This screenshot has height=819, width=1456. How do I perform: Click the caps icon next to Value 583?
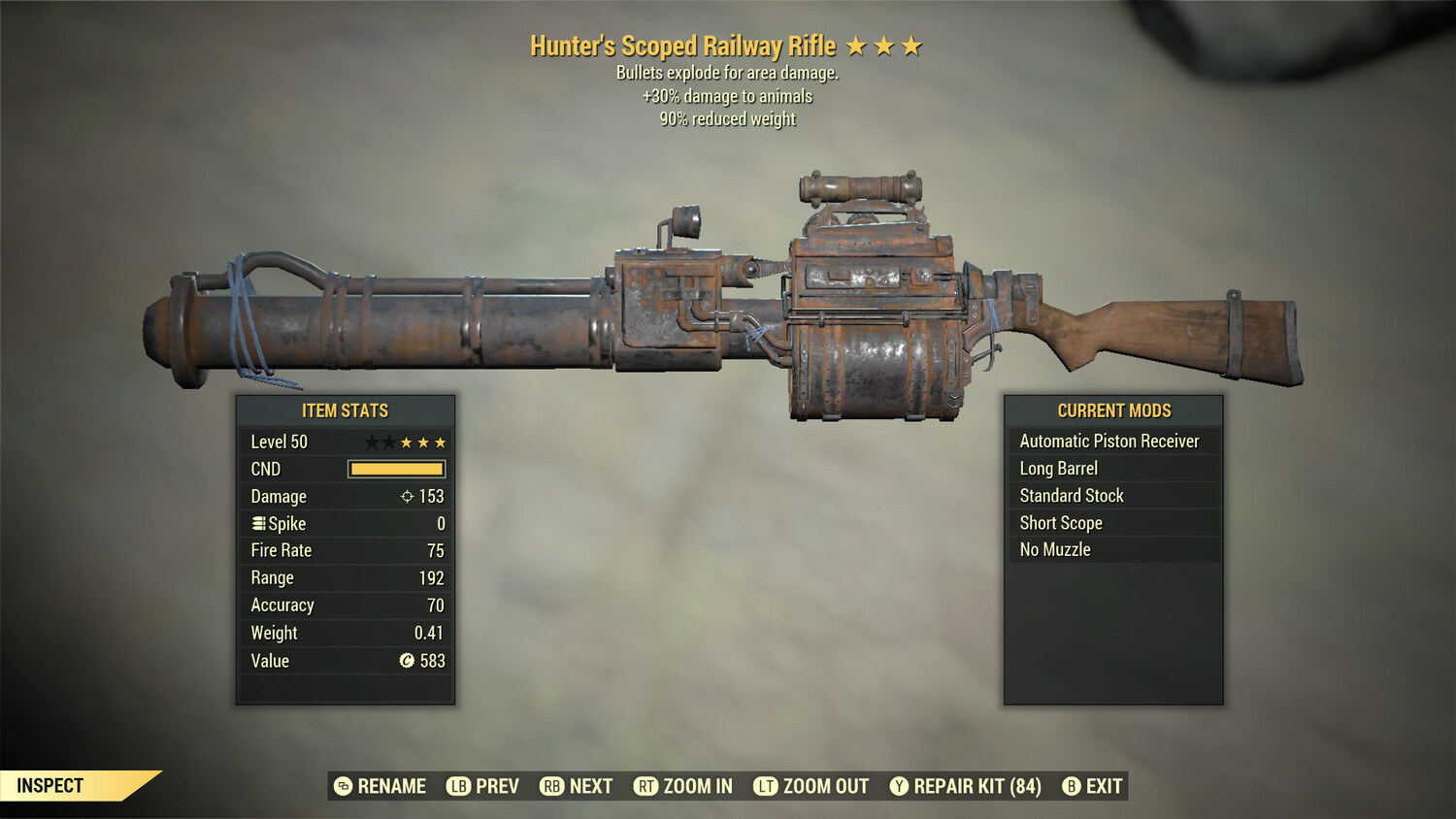[409, 661]
